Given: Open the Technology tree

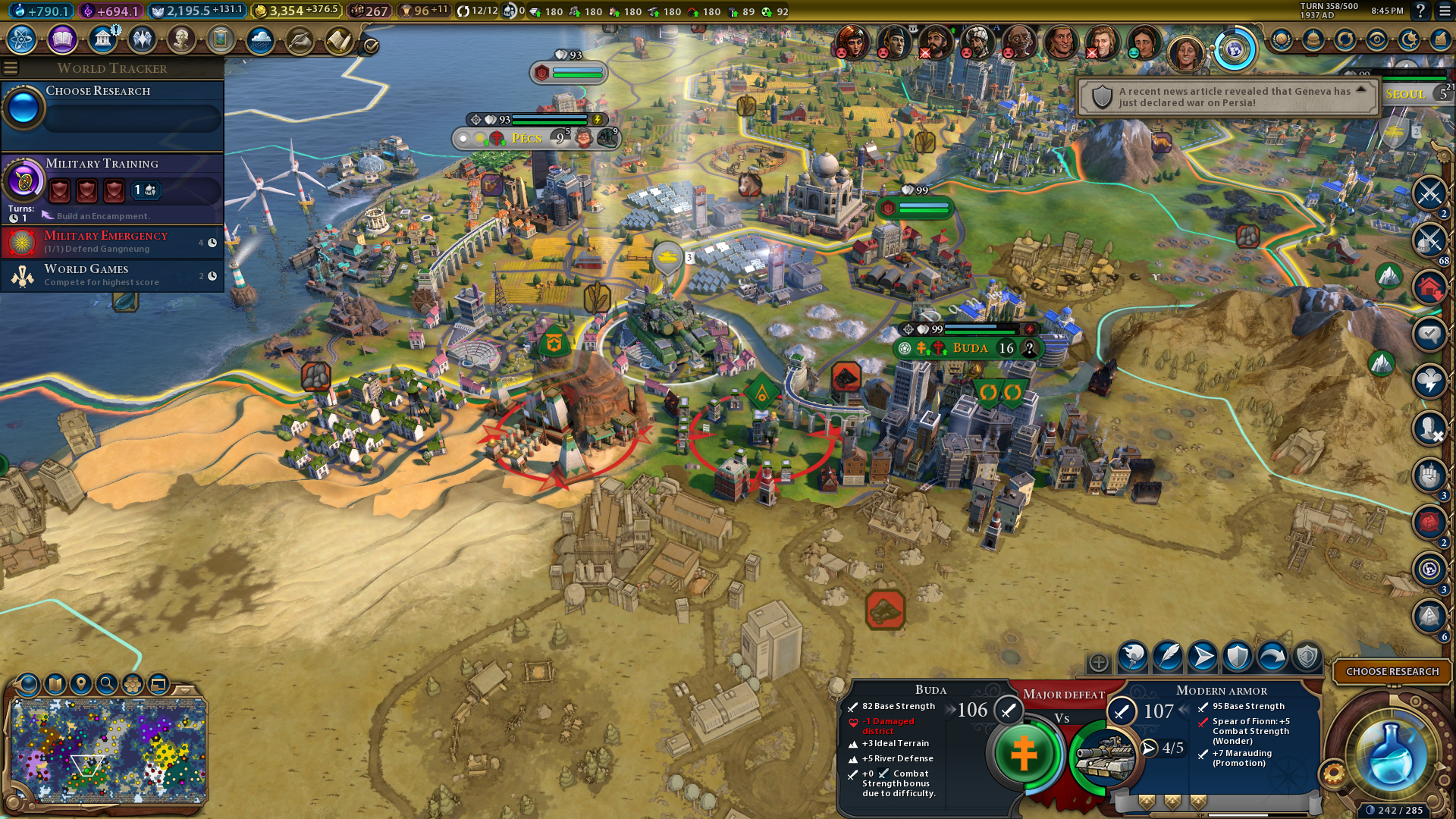Looking at the screenshot, I should [x=22, y=39].
